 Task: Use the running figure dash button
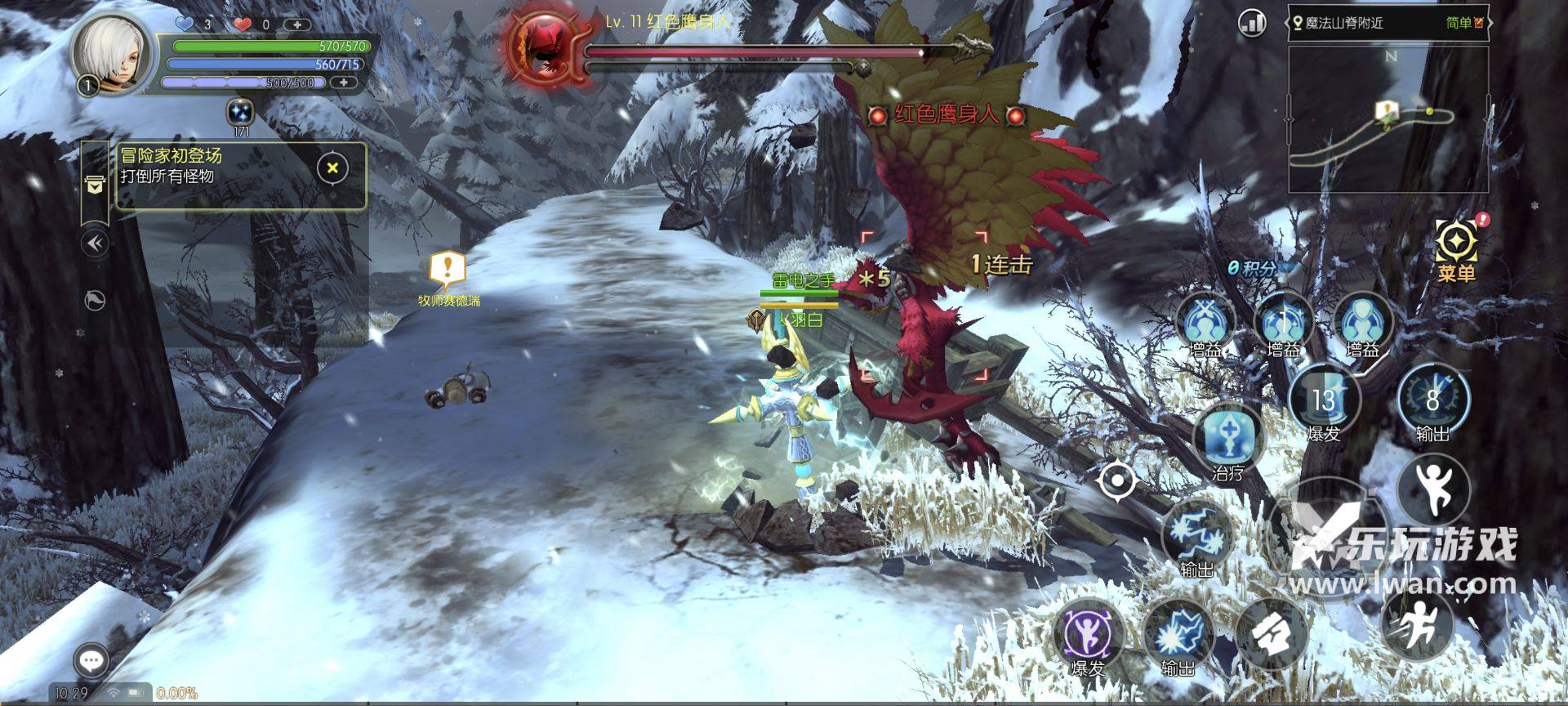1419,624
